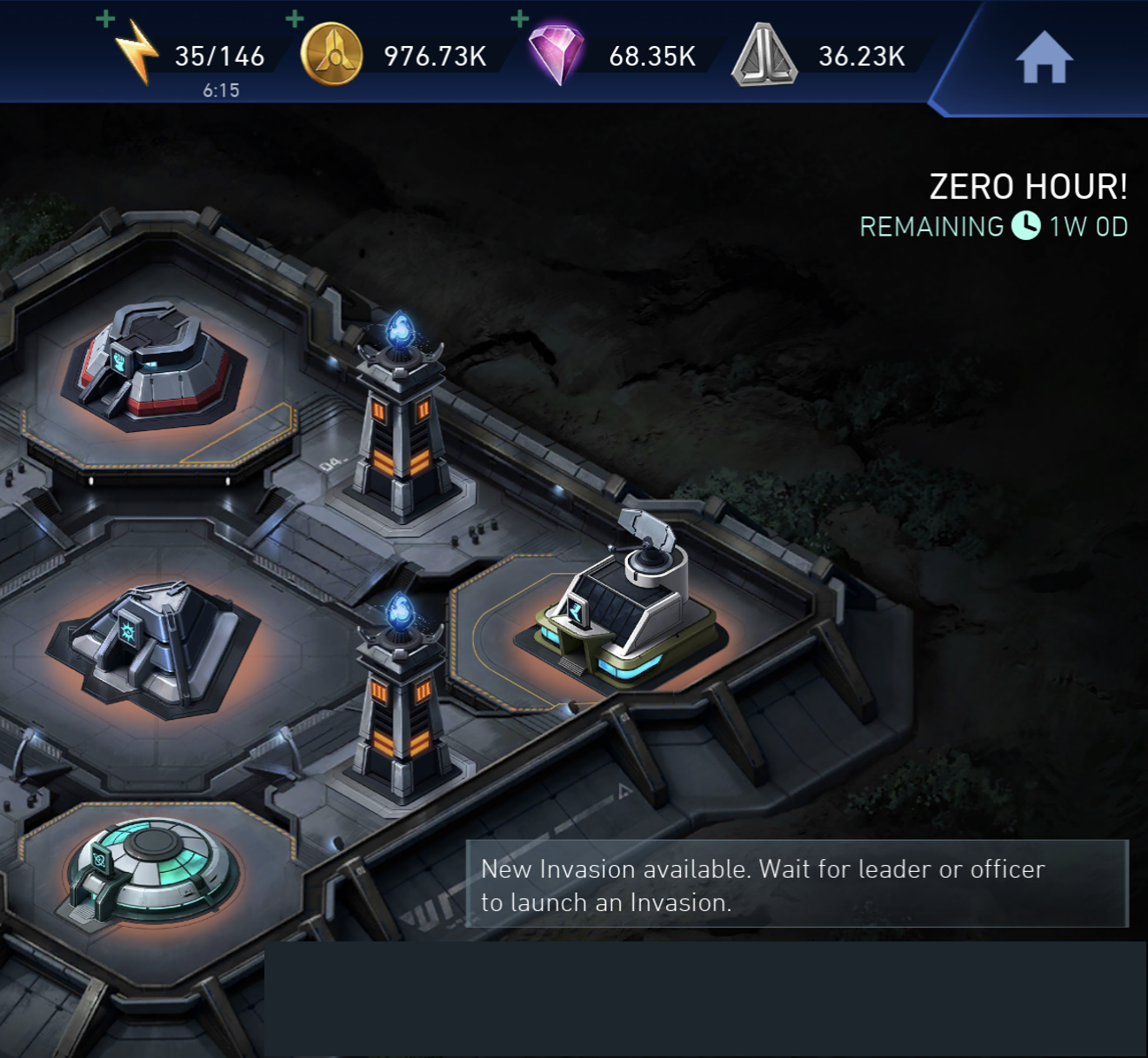Buy more gold credits via plus icon

click(x=295, y=18)
